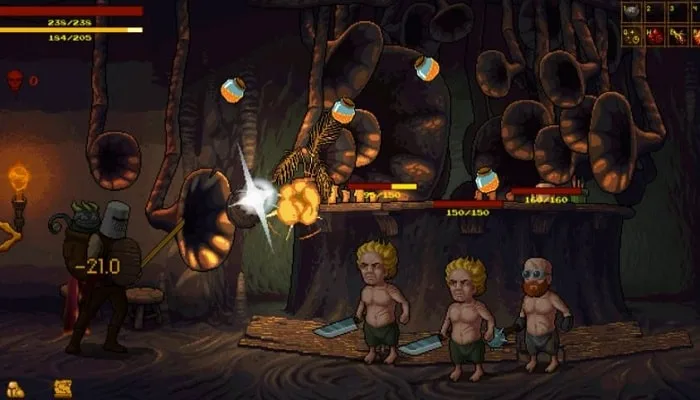Activate the red crystal cluster slot
Image resolution: width=700 pixels, height=400 pixels.
coord(656,37)
